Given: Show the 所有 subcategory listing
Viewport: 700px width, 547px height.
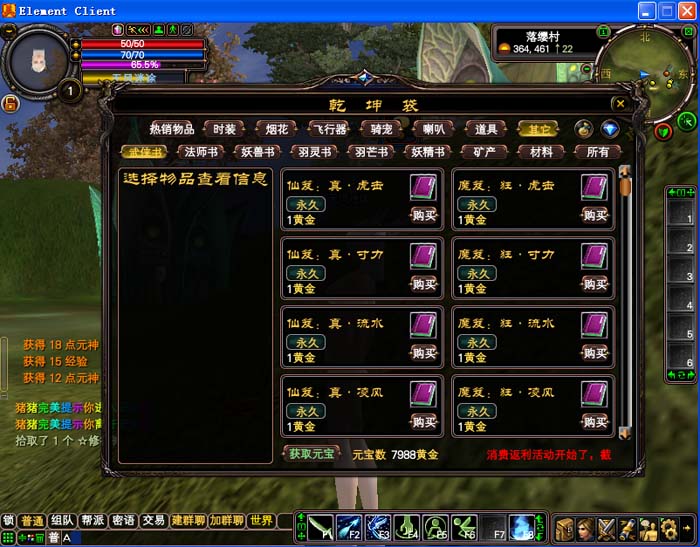Looking at the screenshot, I should click(597, 152).
